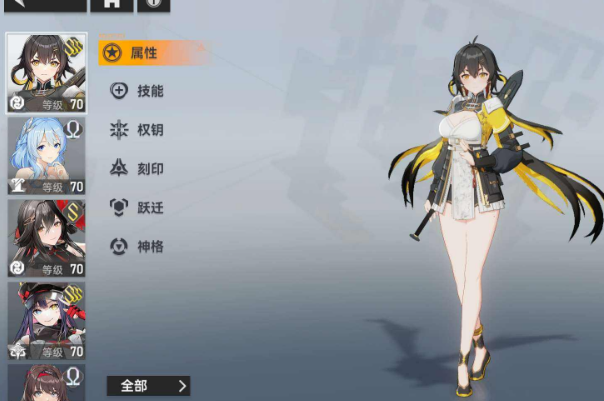Open the 权钥 tab
This screenshot has height=401, width=604.
point(138,130)
